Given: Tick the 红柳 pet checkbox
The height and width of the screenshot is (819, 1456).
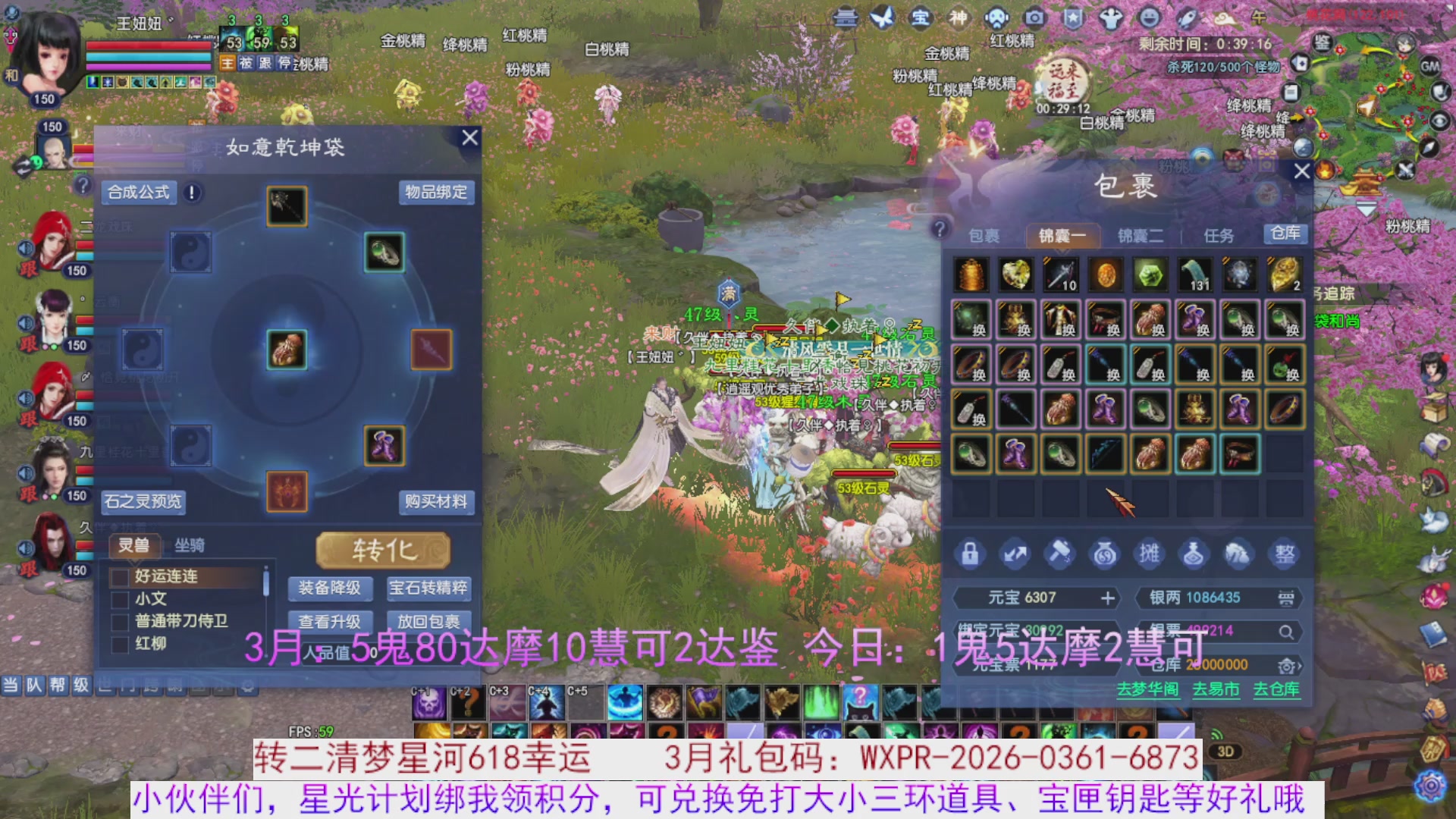Looking at the screenshot, I should point(119,644).
